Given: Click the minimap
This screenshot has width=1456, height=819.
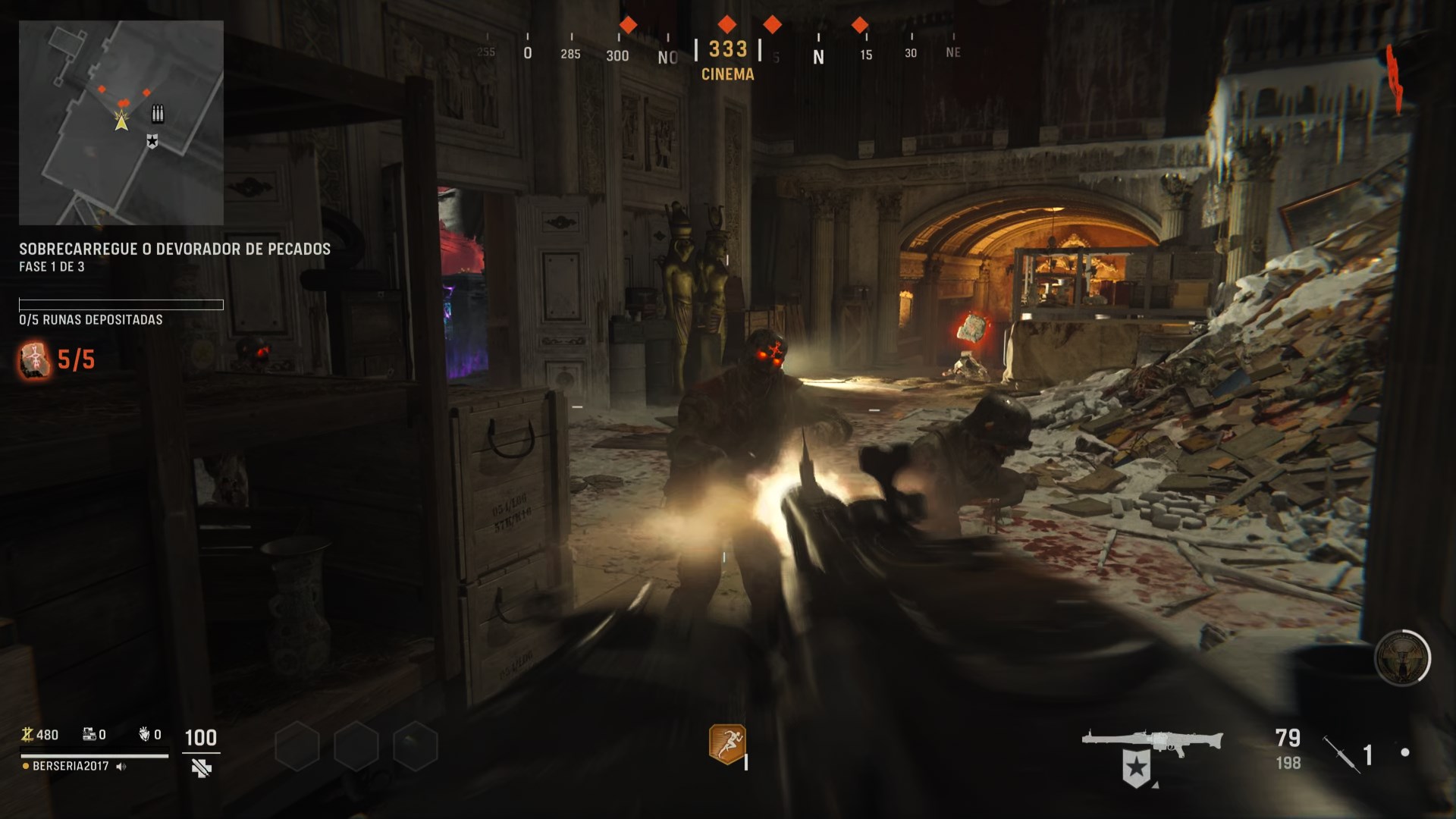Looking at the screenshot, I should tap(121, 123).
